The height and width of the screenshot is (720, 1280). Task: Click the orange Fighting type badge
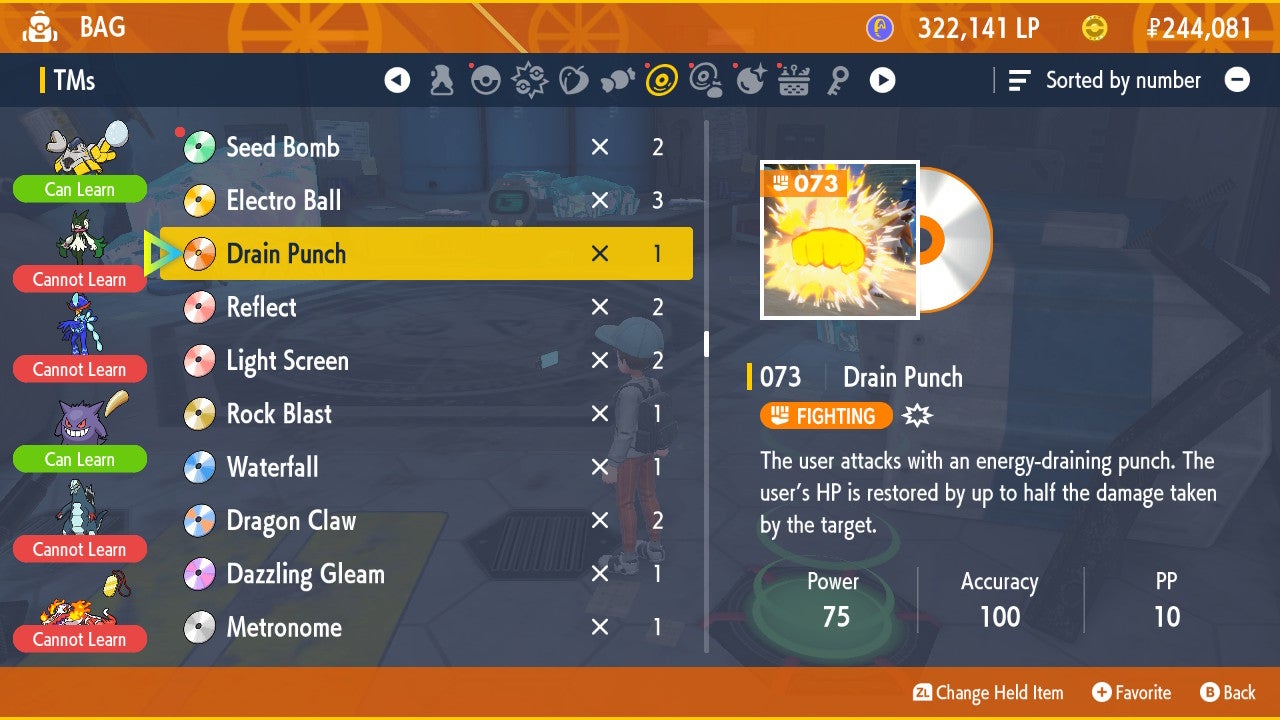coord(826,413)
